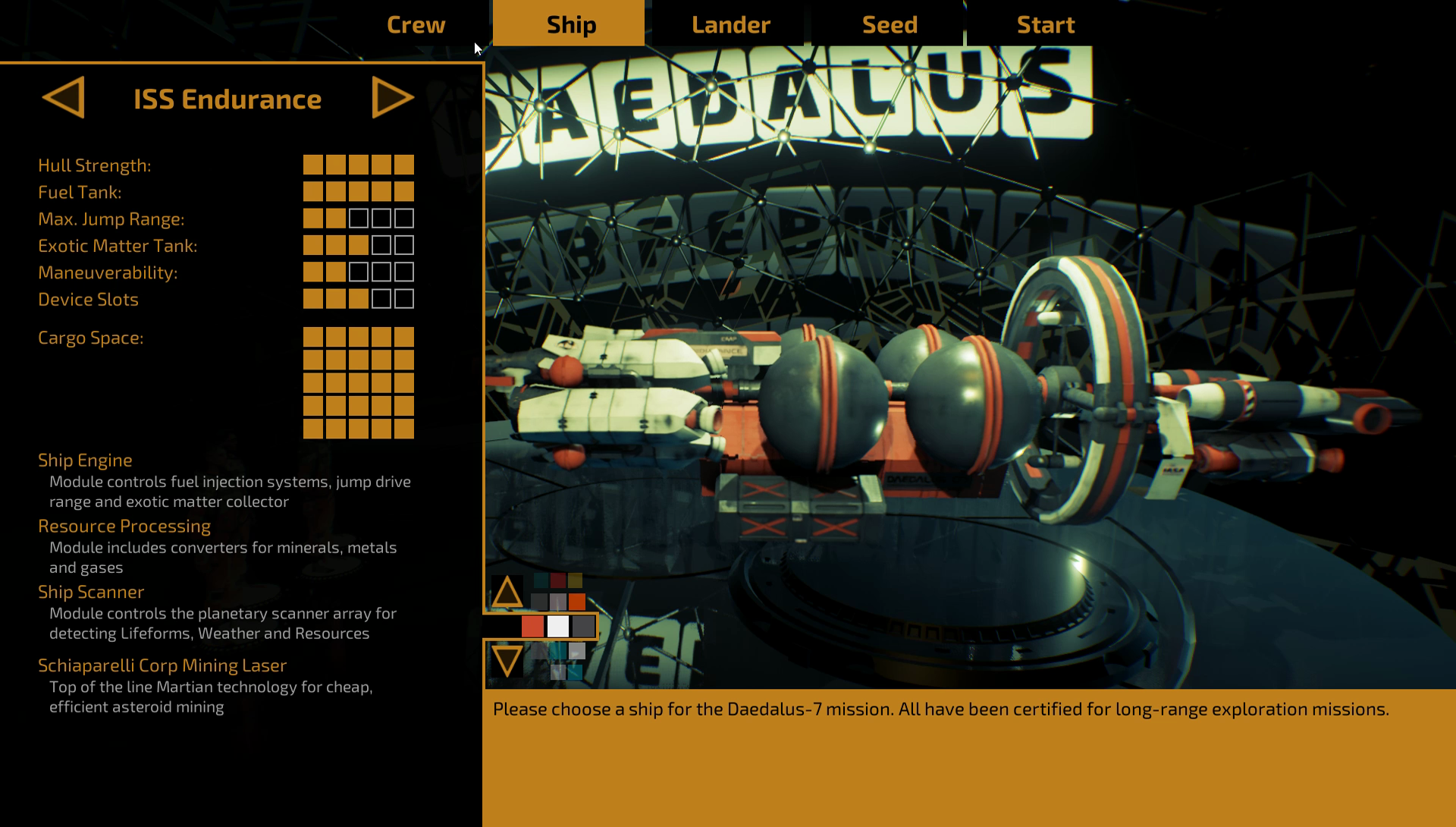Show the previous ship with left arrow
This screenshot has width=1456, height=827.
64,98
